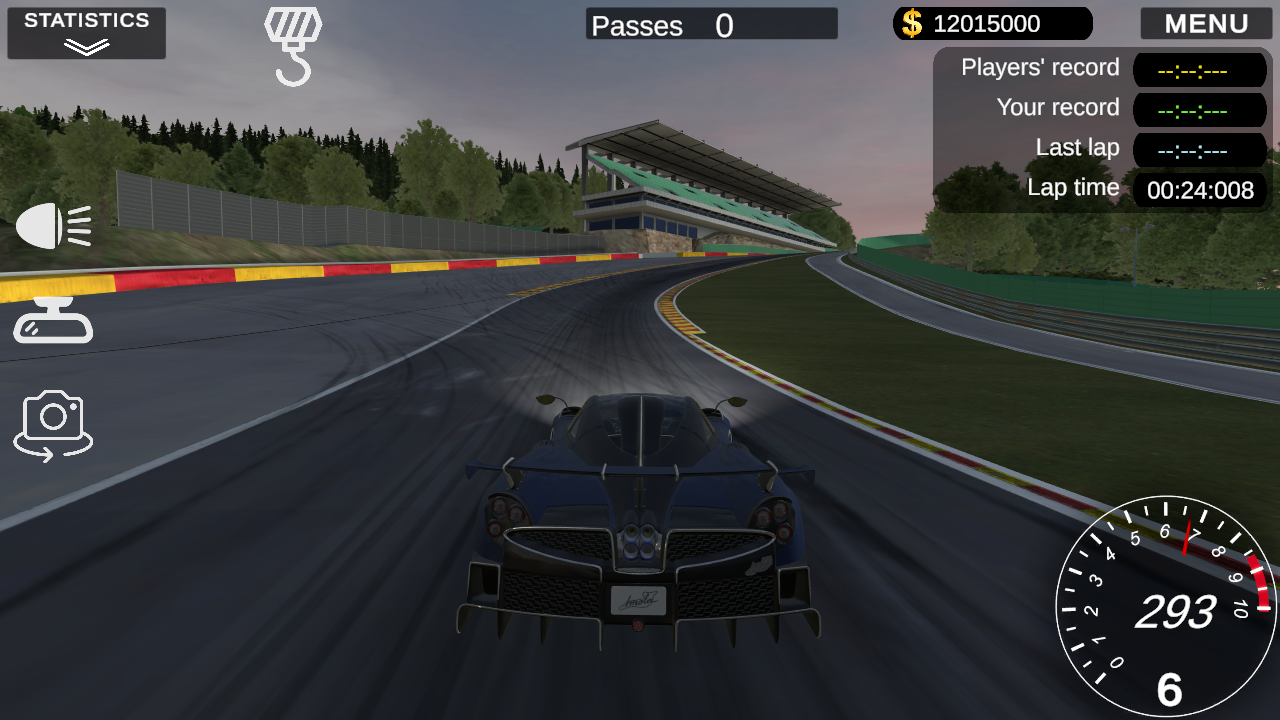
Task: Toggle rear-view mirror visibility
Action: pos(52,320)
